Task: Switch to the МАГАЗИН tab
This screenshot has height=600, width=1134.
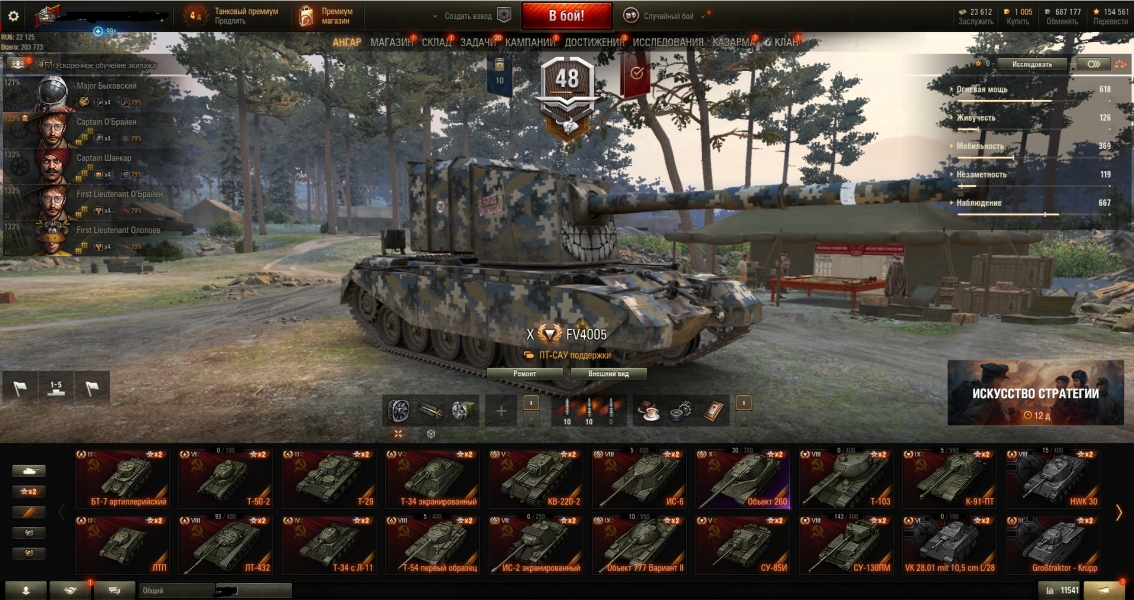Action: click(391, 42)
